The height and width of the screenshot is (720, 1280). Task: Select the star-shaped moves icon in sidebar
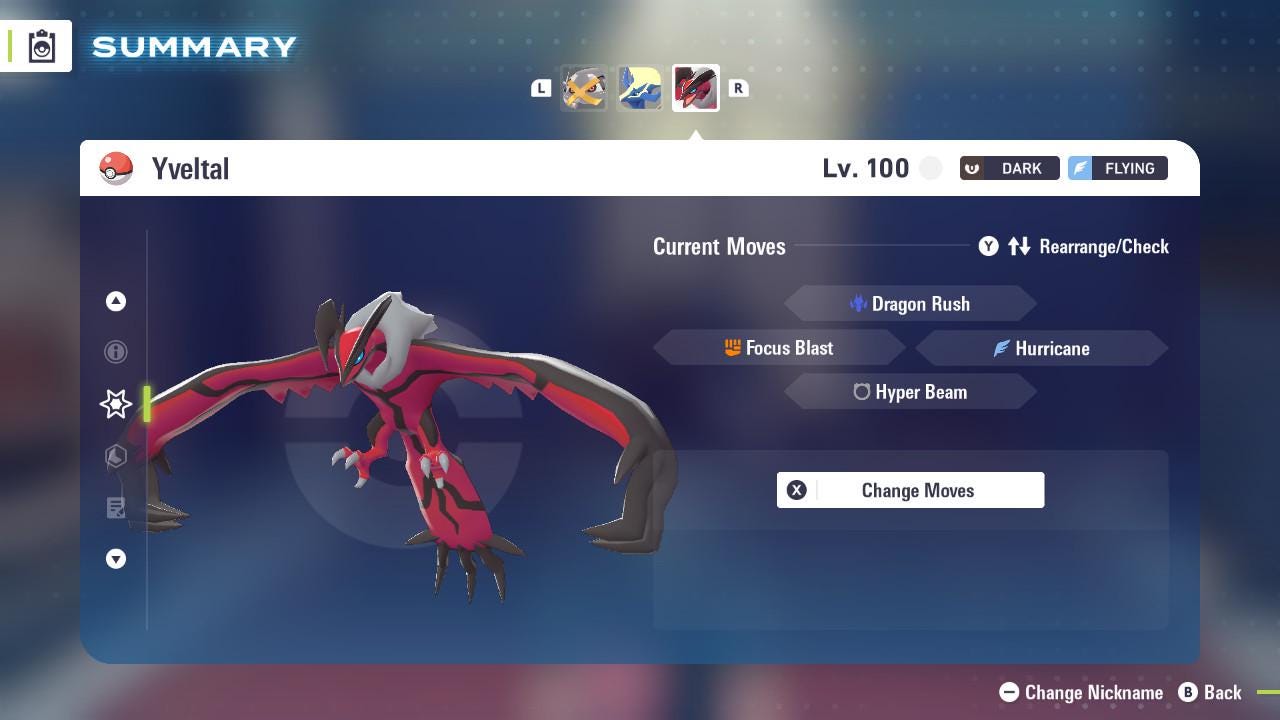[115, 404]
